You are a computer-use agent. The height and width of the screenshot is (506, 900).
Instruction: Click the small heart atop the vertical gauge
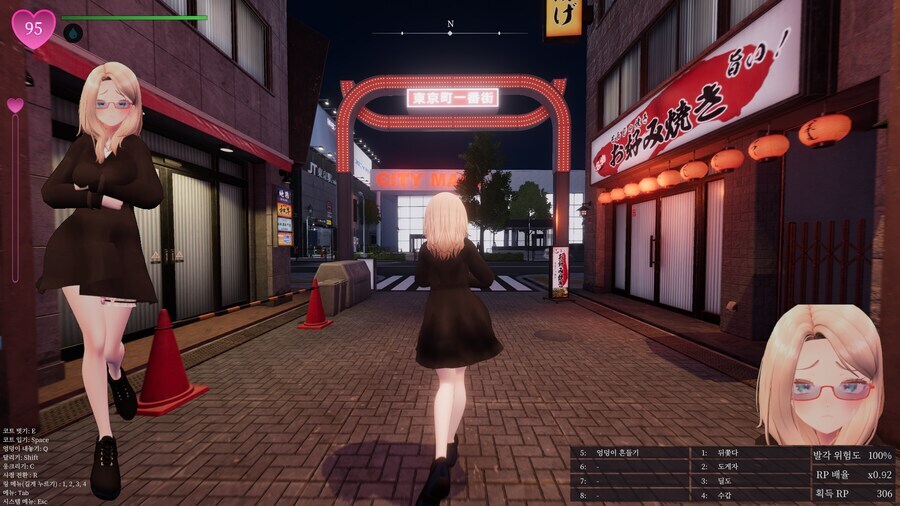click(x=15, y=105)
